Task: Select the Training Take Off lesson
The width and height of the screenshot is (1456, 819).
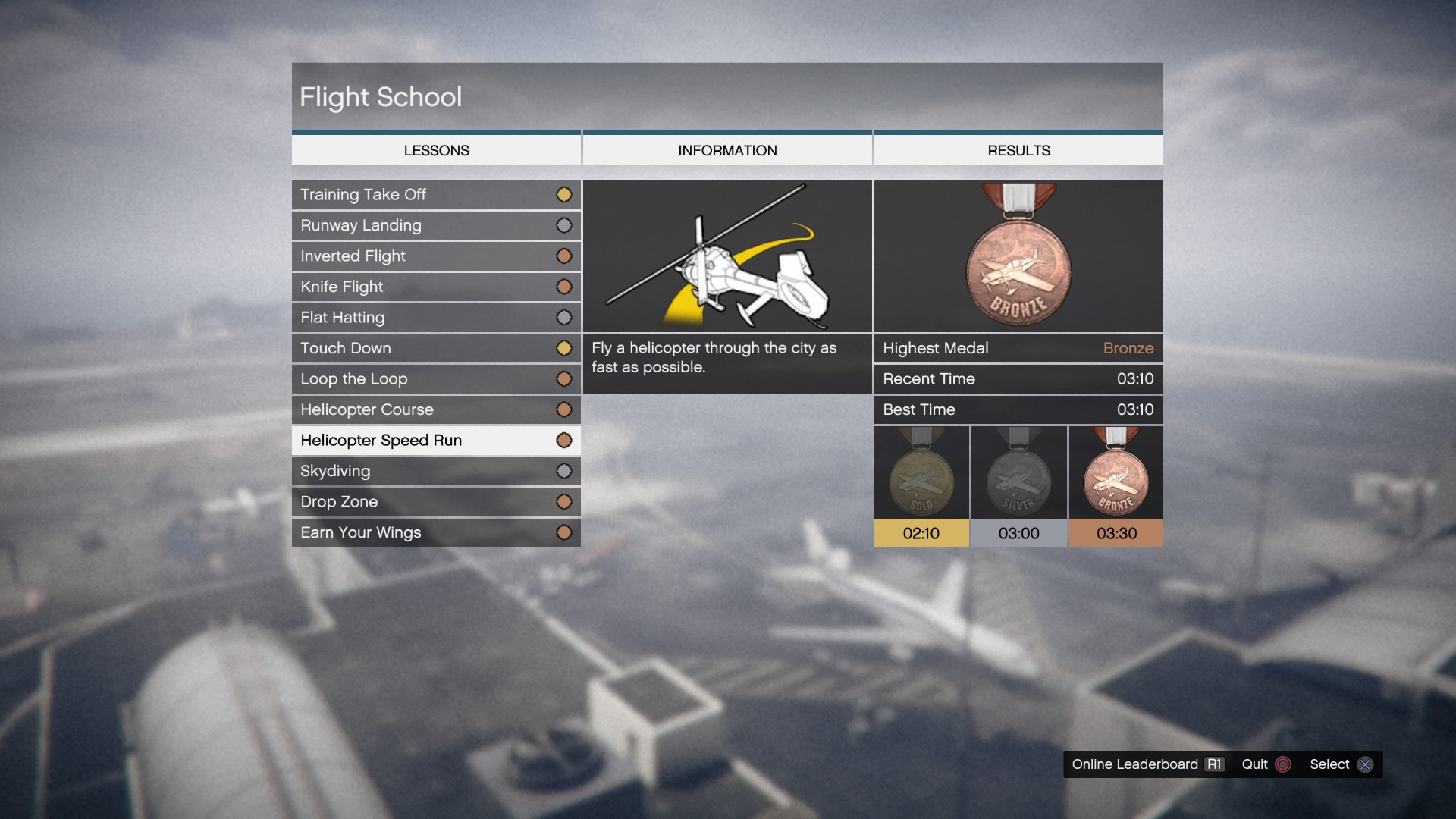Action: click(x=436, y=195)
